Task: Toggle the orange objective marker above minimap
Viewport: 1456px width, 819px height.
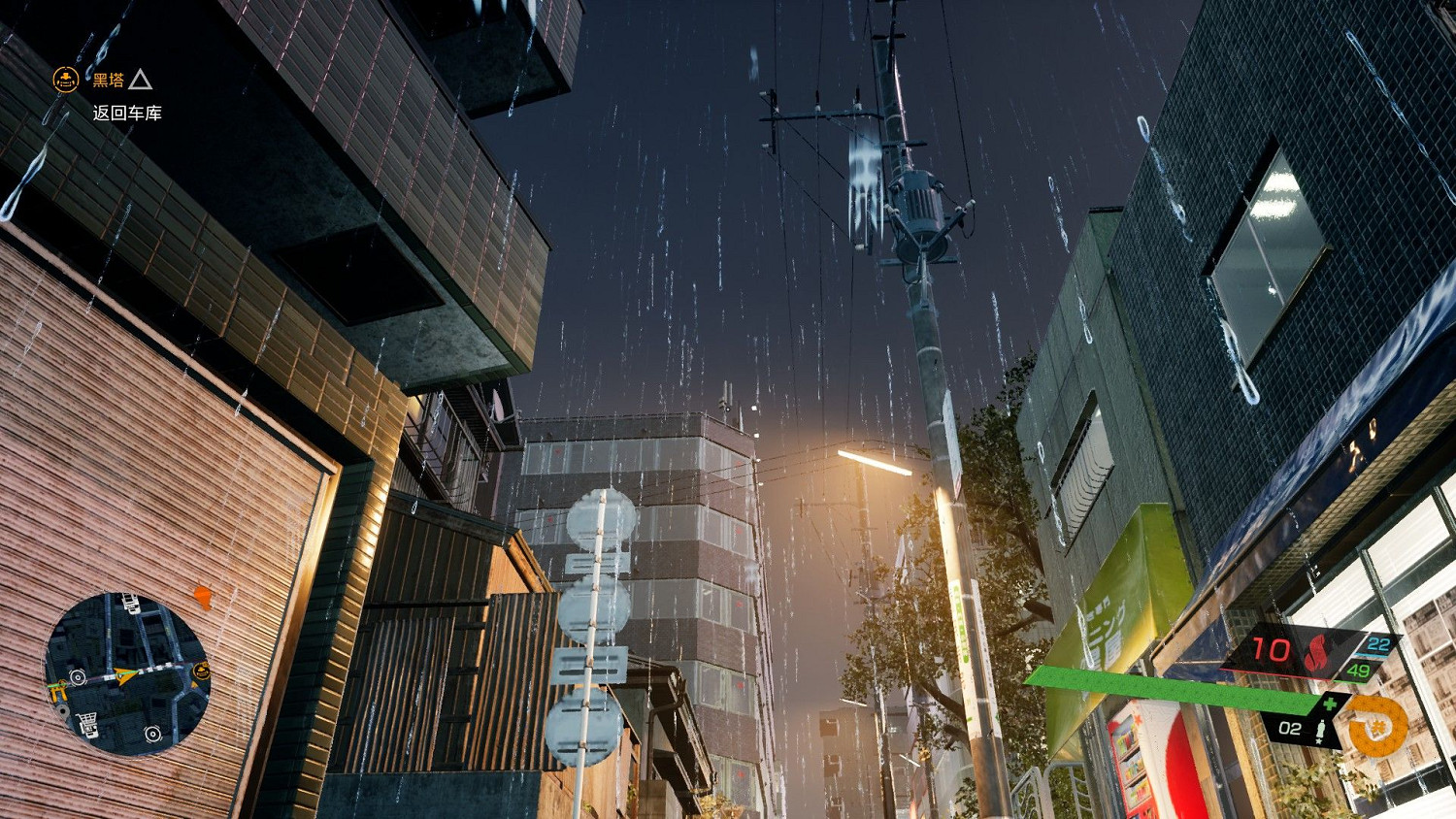Action: tap(203, 597)
